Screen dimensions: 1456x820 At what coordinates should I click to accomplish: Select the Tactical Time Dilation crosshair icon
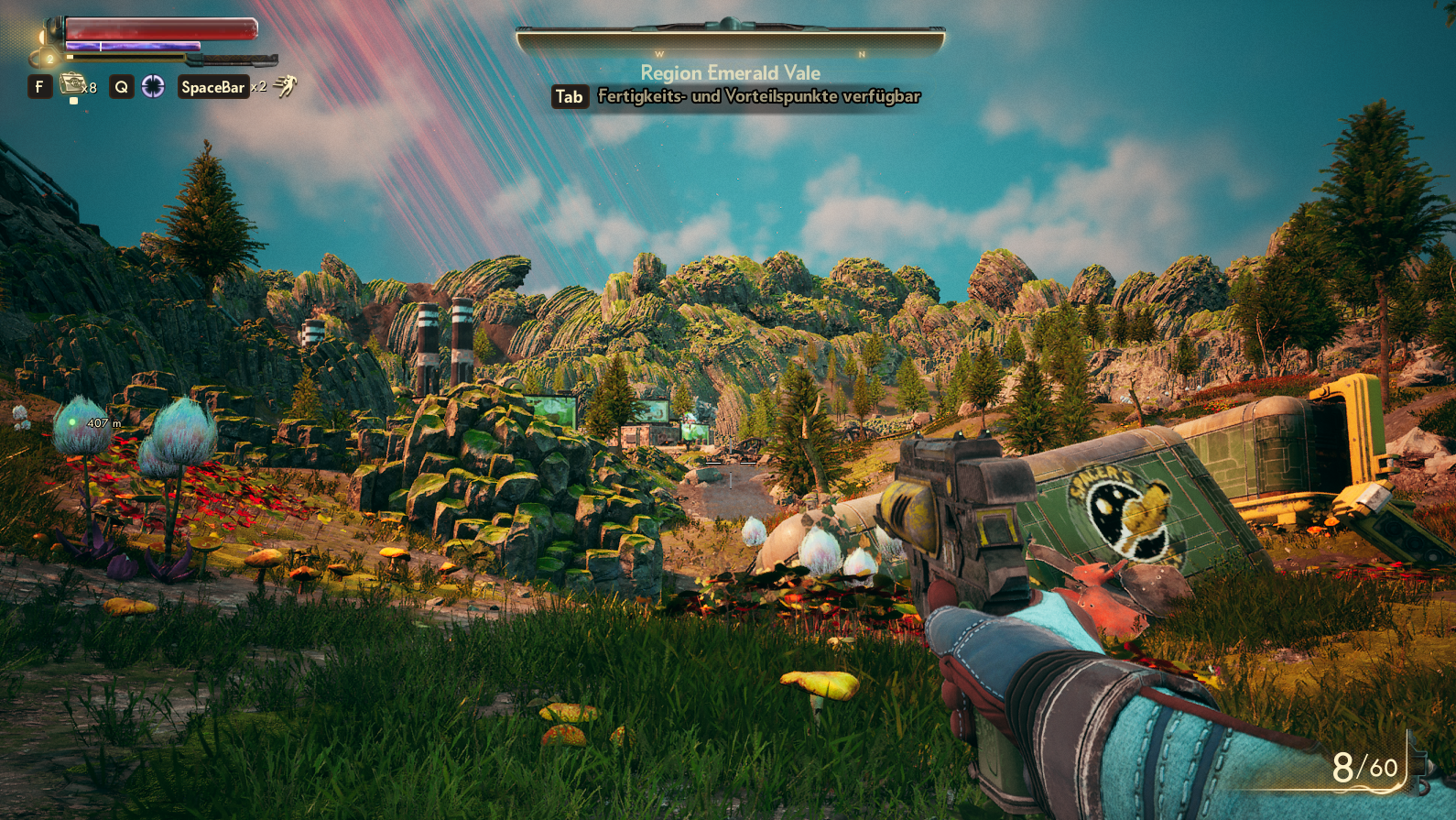tap(153, 87)
